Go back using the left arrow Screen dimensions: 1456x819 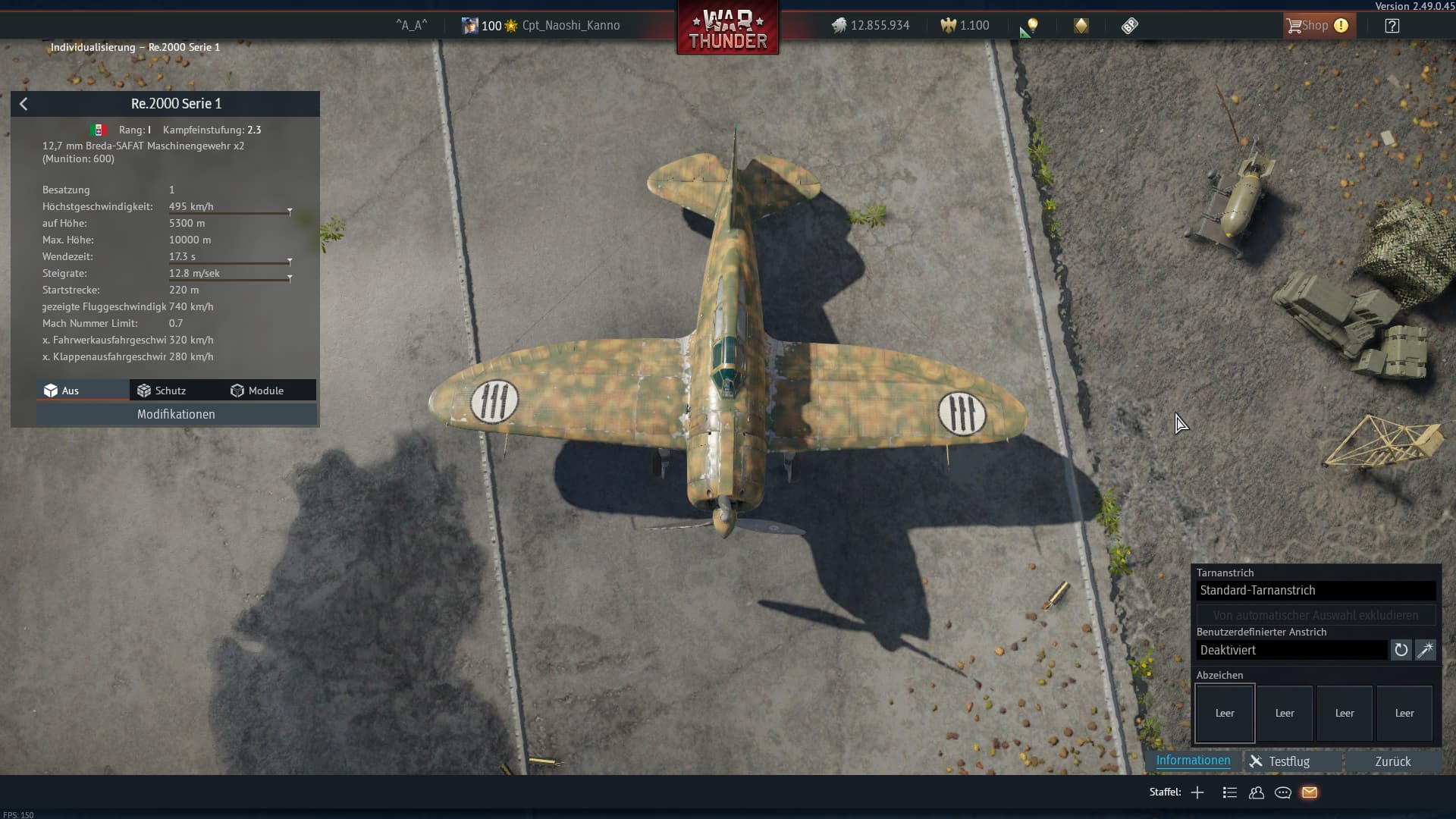[x=24, y=104]
